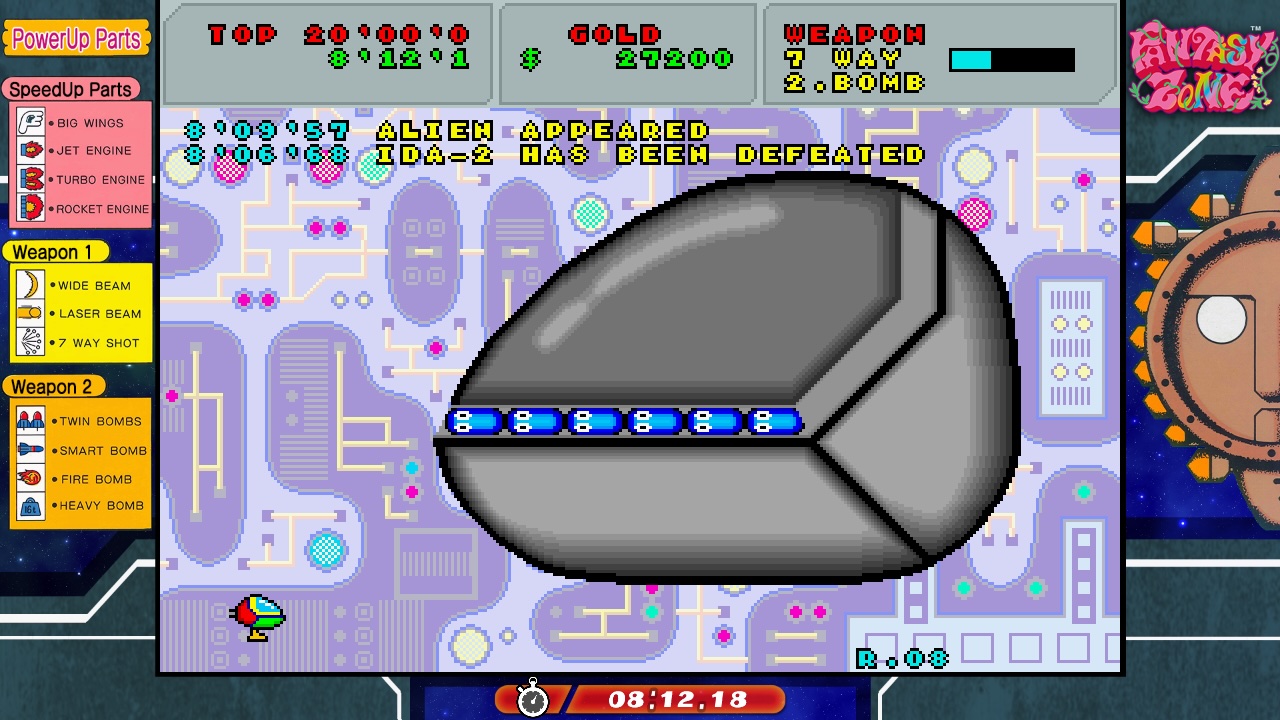Select the Fire Bomb icon
The height and width of the screenshot is (720, 1280).
pos(28,478)
